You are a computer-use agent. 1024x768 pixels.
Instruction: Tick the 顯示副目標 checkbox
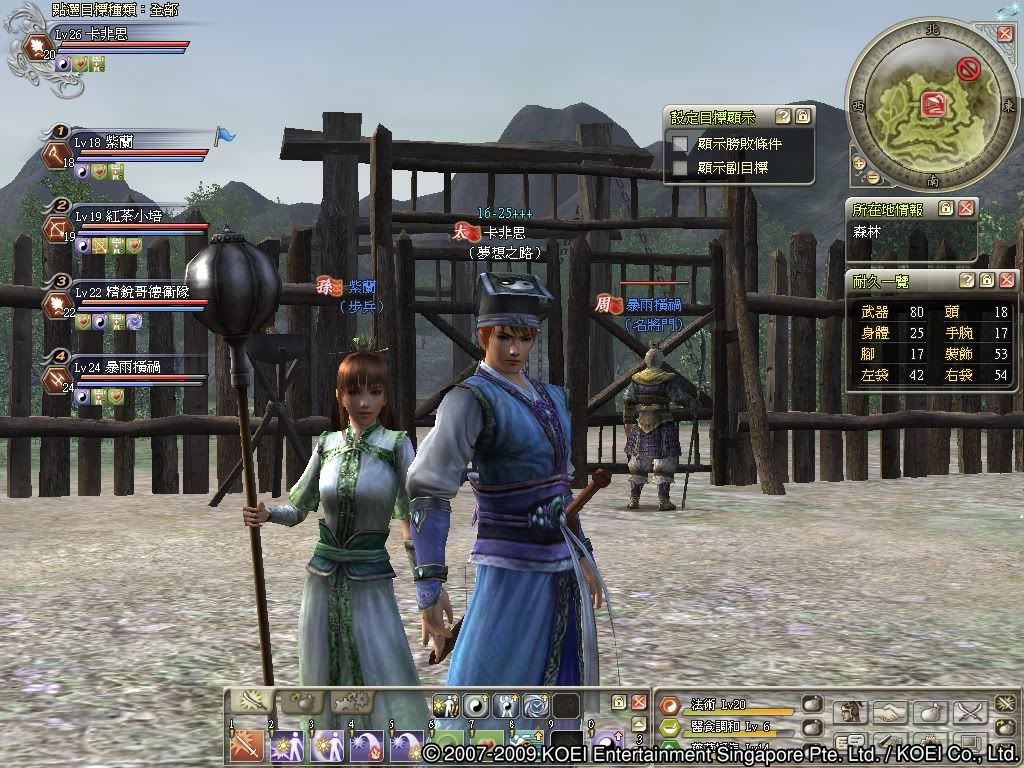(681, 168)
